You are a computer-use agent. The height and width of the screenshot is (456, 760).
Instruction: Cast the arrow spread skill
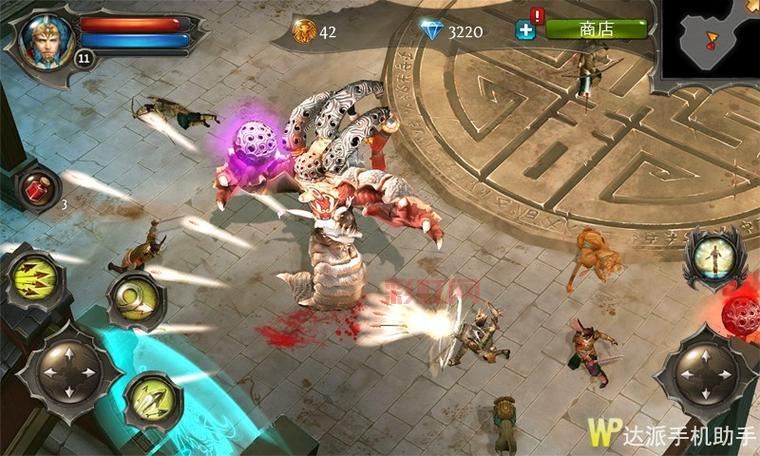coord(151,401)
